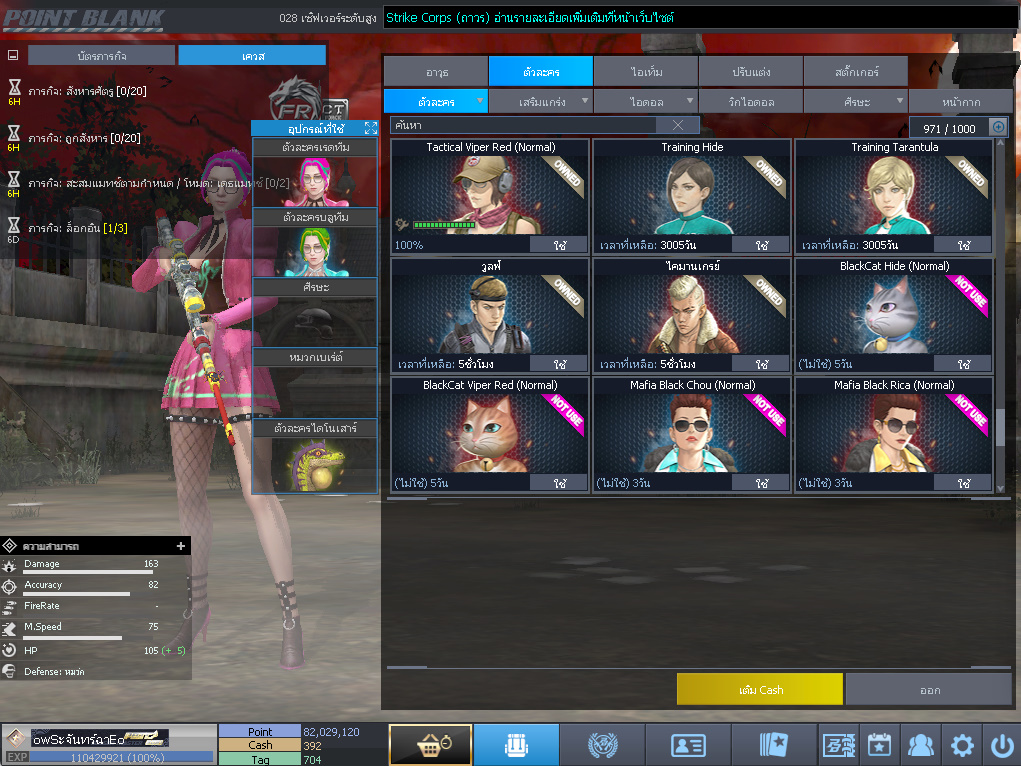Open the settings gear icon
This screenshot has width=1021, height=766.
[x=961, y=745]
